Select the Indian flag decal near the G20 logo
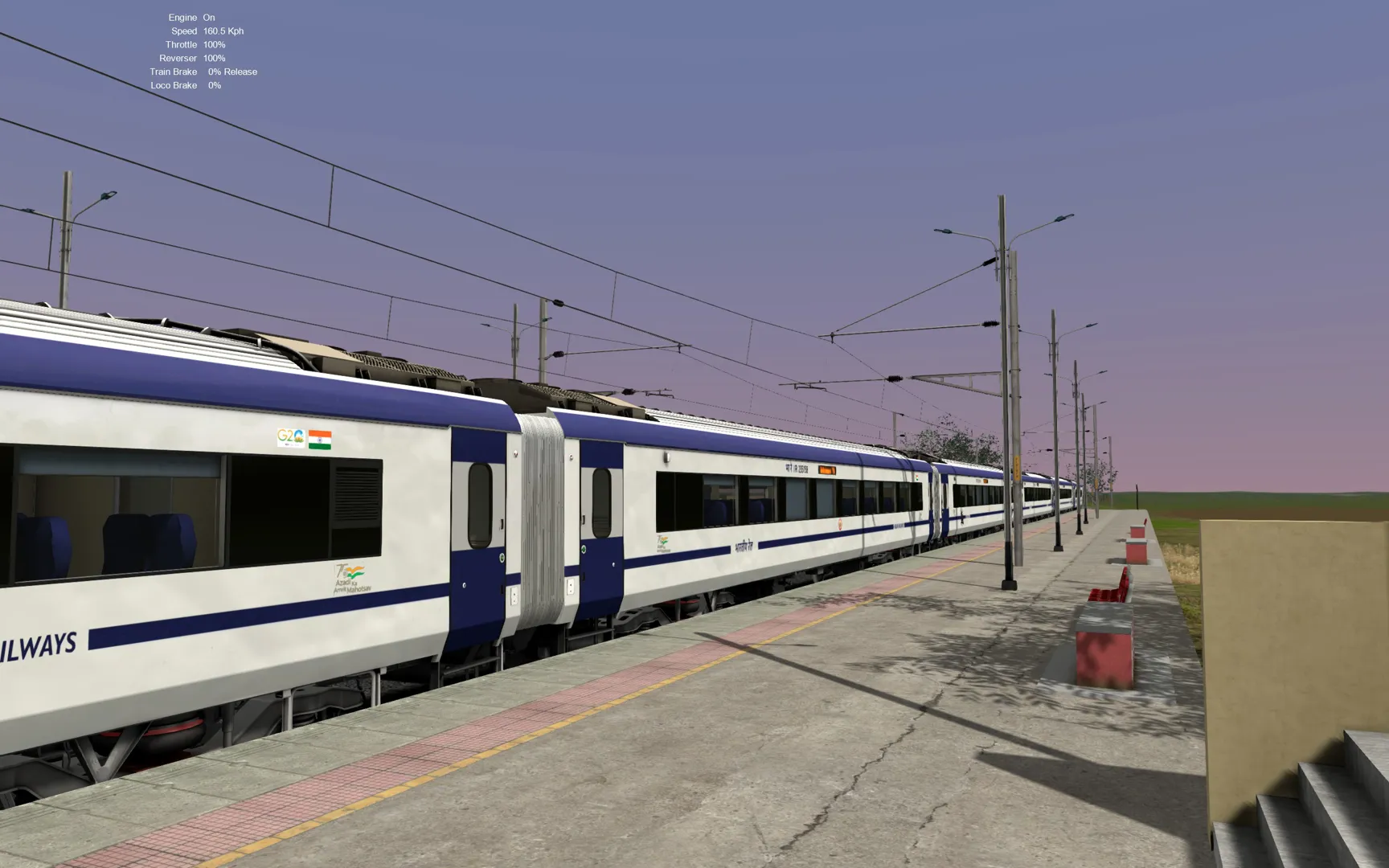The width and height of the screenshot is (1389, 868). pos(319,440)
